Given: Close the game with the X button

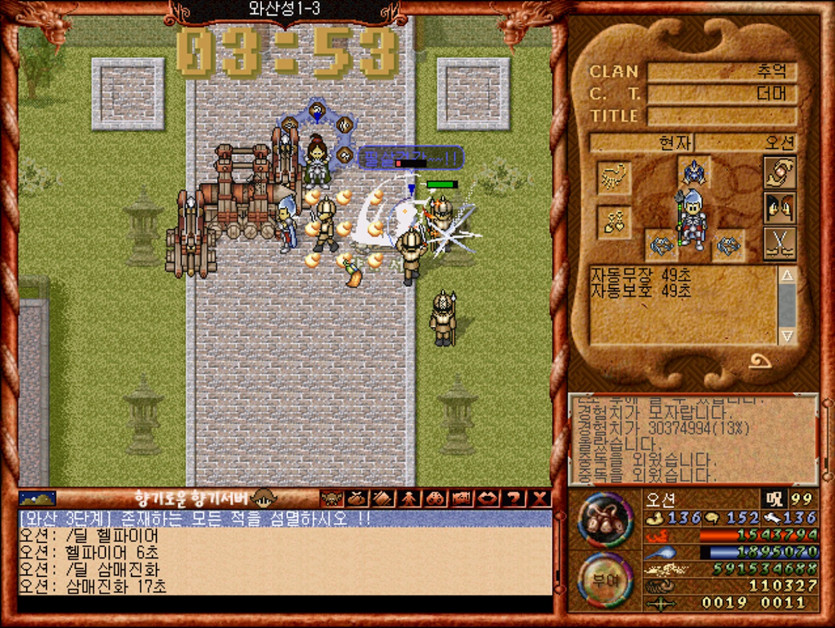Looking at the screenshot, I should 540,498.
